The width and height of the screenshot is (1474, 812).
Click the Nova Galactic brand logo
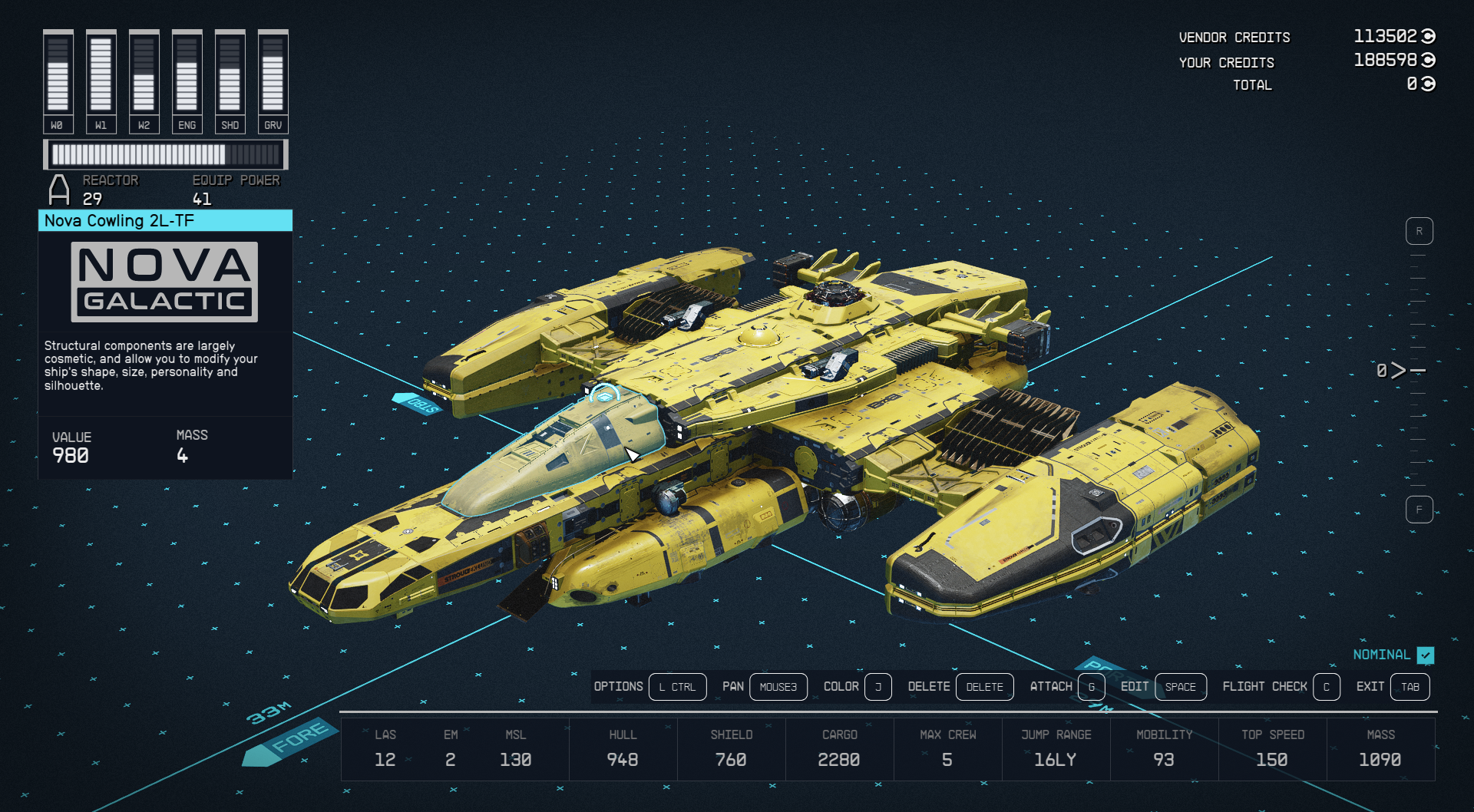[x=164, y=282]
